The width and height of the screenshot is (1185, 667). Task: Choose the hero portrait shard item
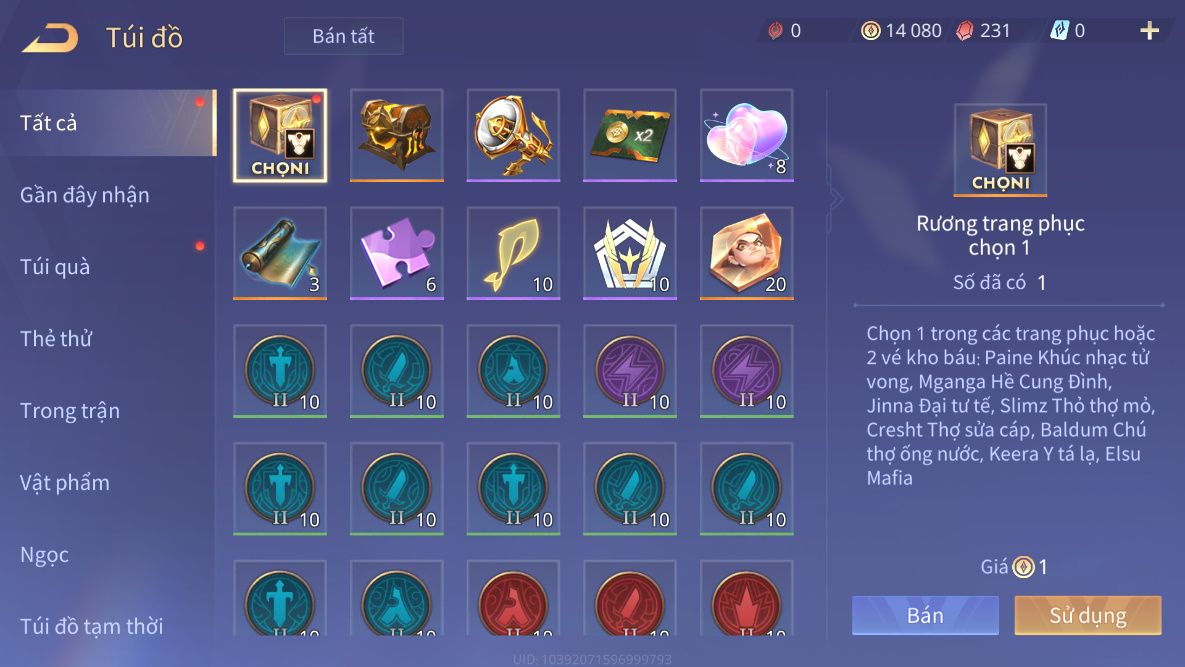click(x=746, y=253)
